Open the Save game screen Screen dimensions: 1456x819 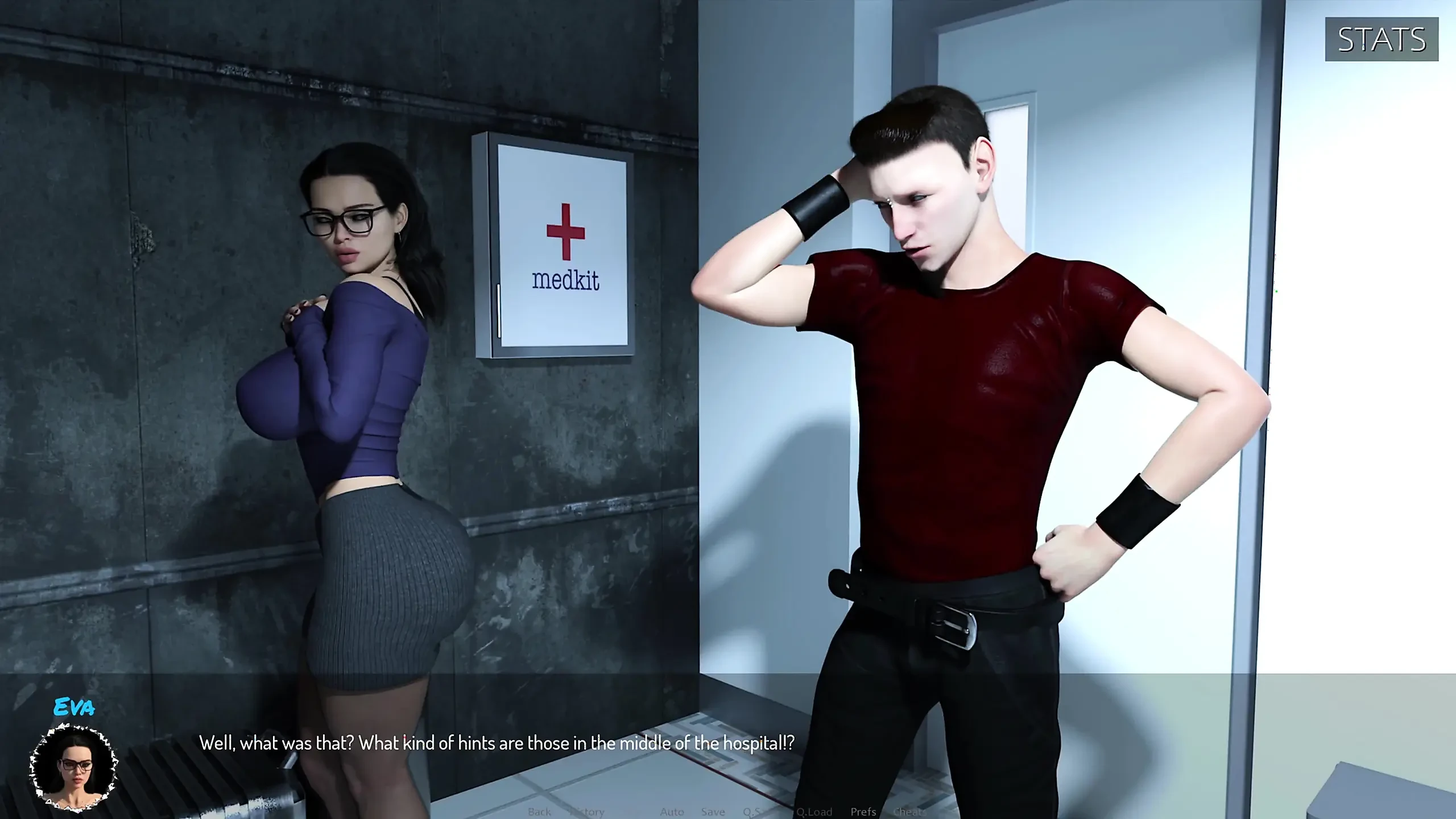point(713,812)
